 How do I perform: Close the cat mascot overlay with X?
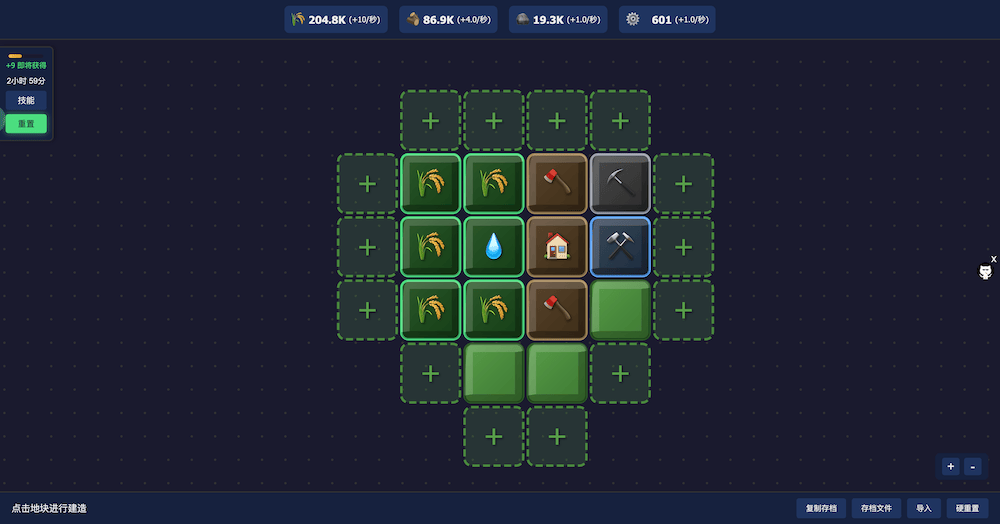click(x=993, y=259)
